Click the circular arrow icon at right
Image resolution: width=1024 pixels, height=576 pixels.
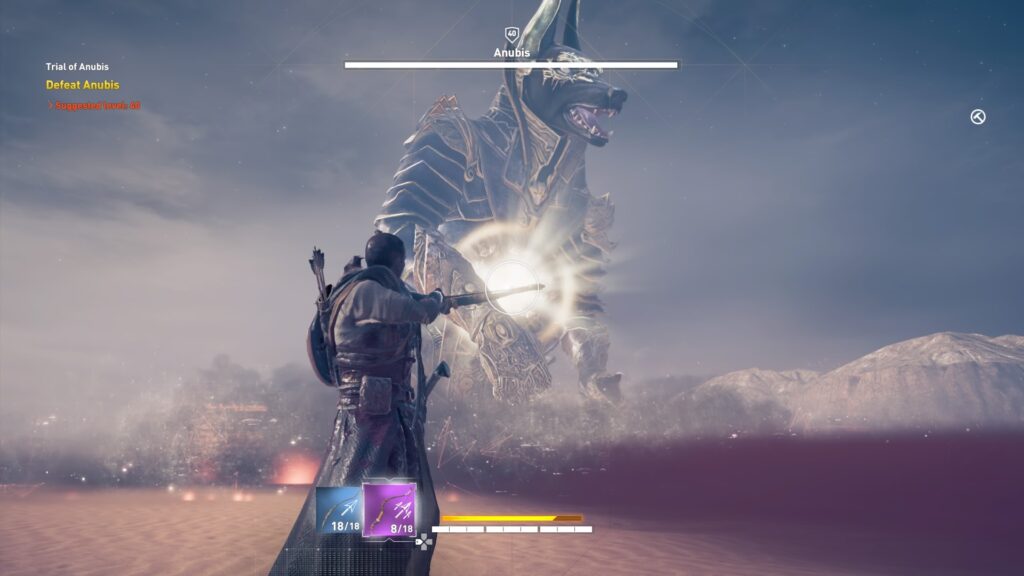pyautogui.click(x=978, y=117)
